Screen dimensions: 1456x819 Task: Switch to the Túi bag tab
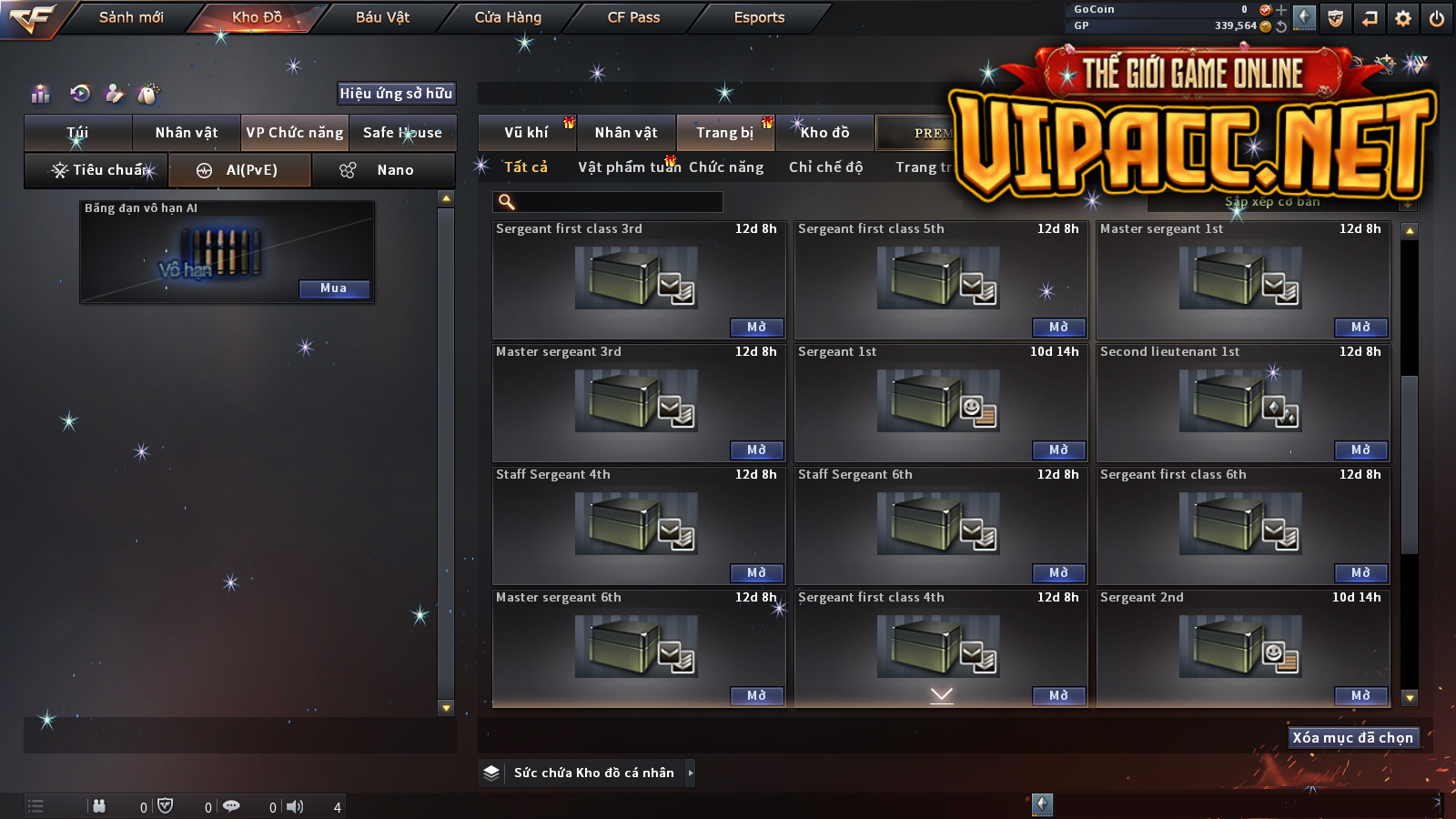[78, 133]
